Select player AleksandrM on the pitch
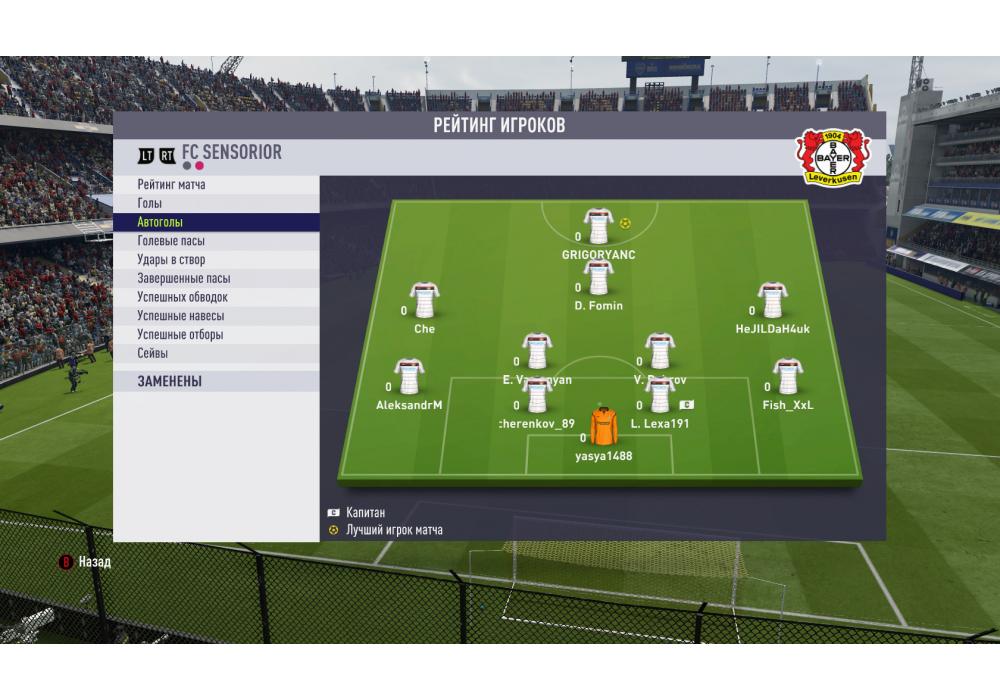Screen dimensions: 1000x700 [408, 378]
